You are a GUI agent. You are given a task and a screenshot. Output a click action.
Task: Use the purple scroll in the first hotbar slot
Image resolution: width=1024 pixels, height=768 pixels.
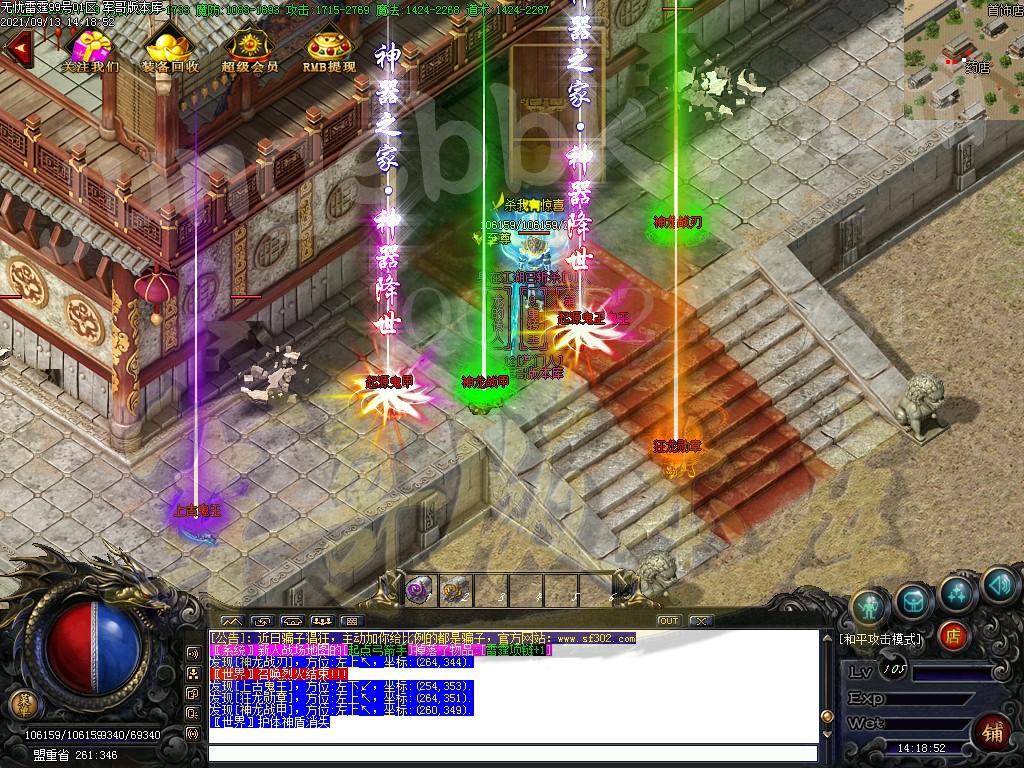point(419,591)
